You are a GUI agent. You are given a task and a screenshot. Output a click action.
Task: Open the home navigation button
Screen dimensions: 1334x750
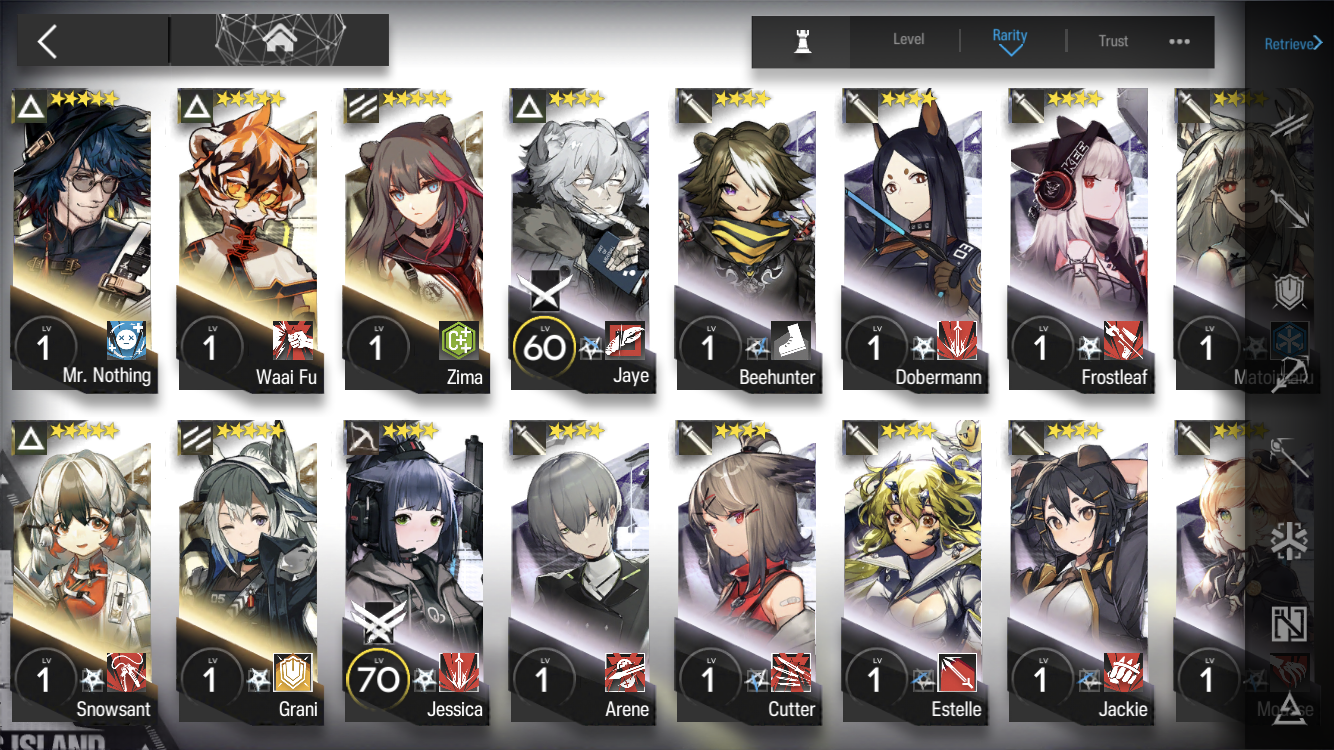(x=279, y=40)
